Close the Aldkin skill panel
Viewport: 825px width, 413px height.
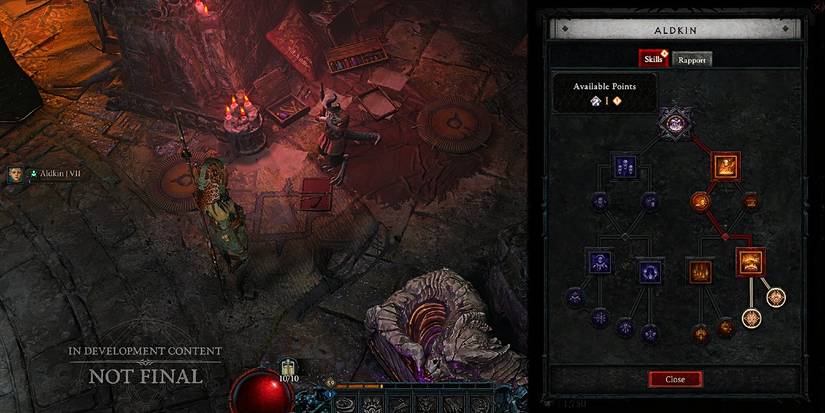(675, 379)
